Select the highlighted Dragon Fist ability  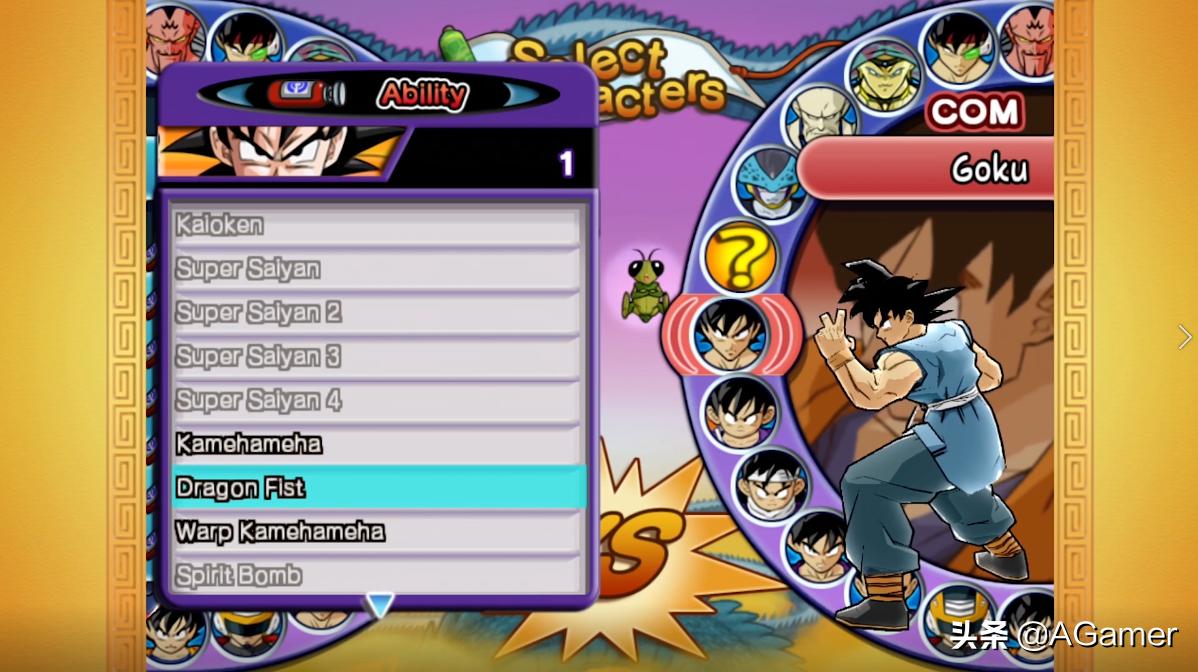[376, 488]
